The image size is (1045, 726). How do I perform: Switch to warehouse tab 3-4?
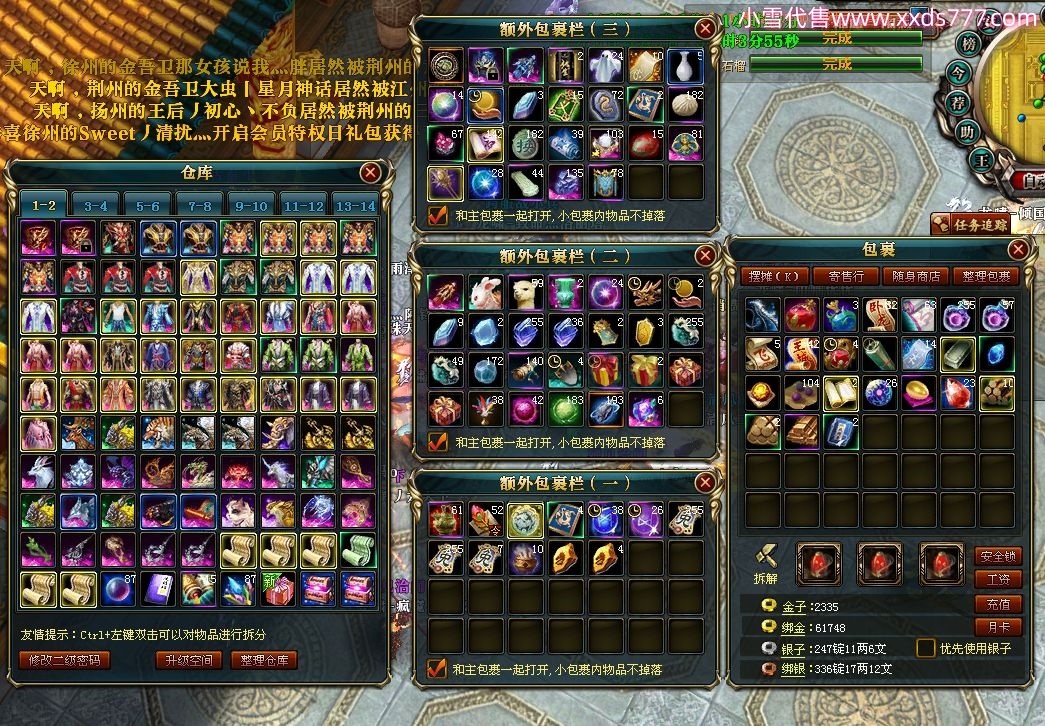[96, 205]
